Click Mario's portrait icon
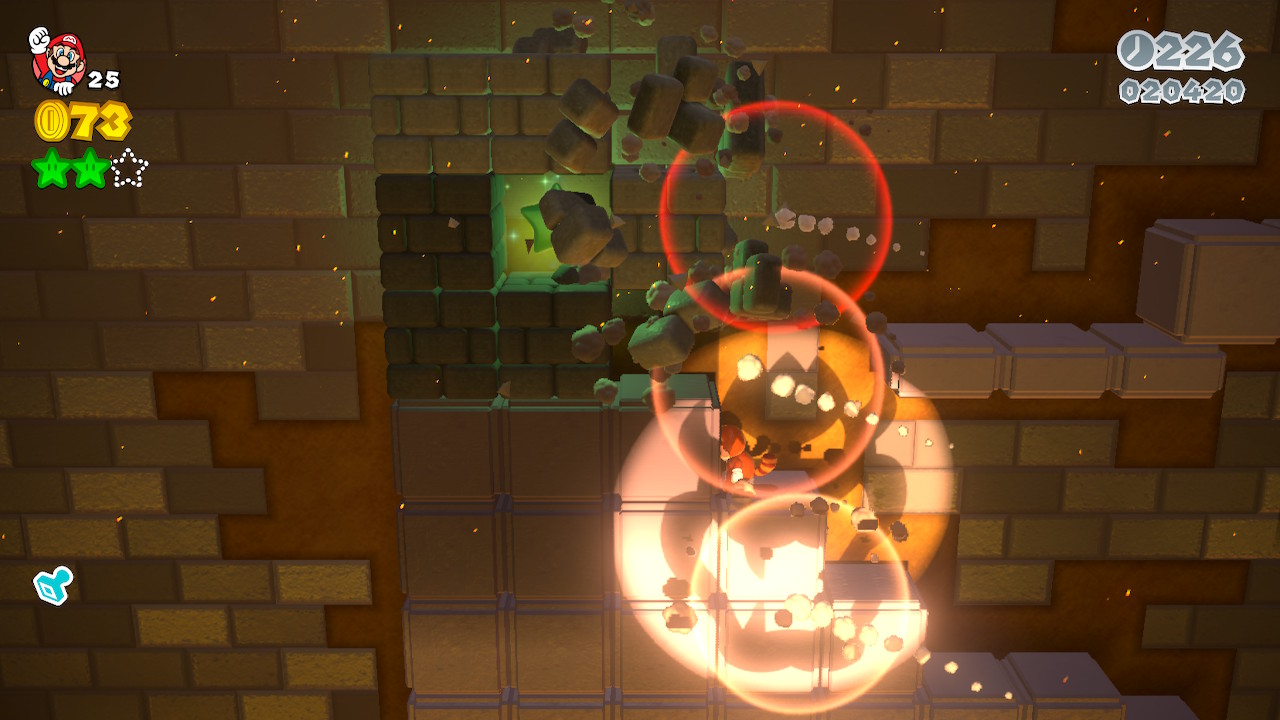The height and width of the screenshot is (720, 1280). point(58,60)
